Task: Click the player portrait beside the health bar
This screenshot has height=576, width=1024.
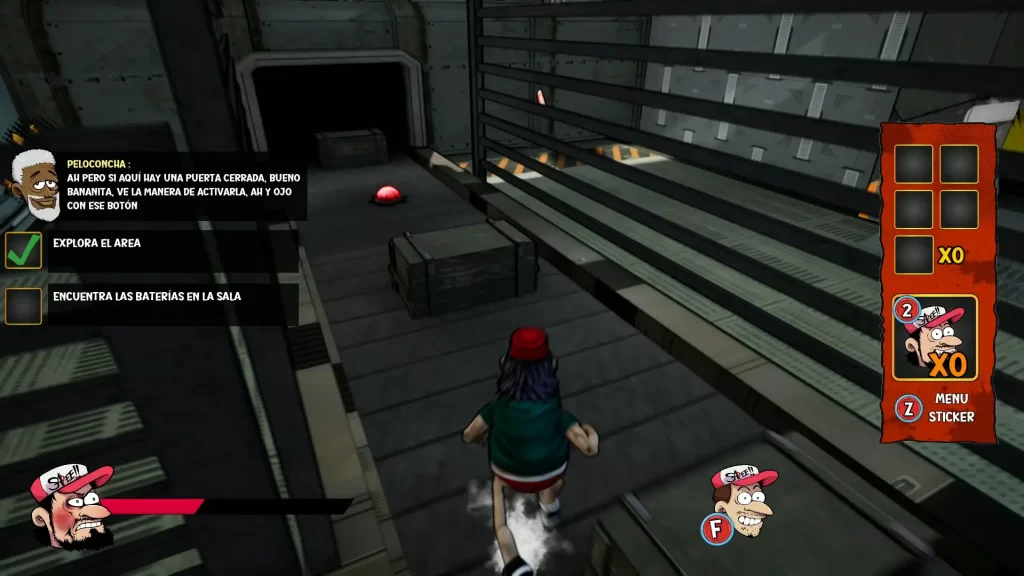Action: point(70,505)
